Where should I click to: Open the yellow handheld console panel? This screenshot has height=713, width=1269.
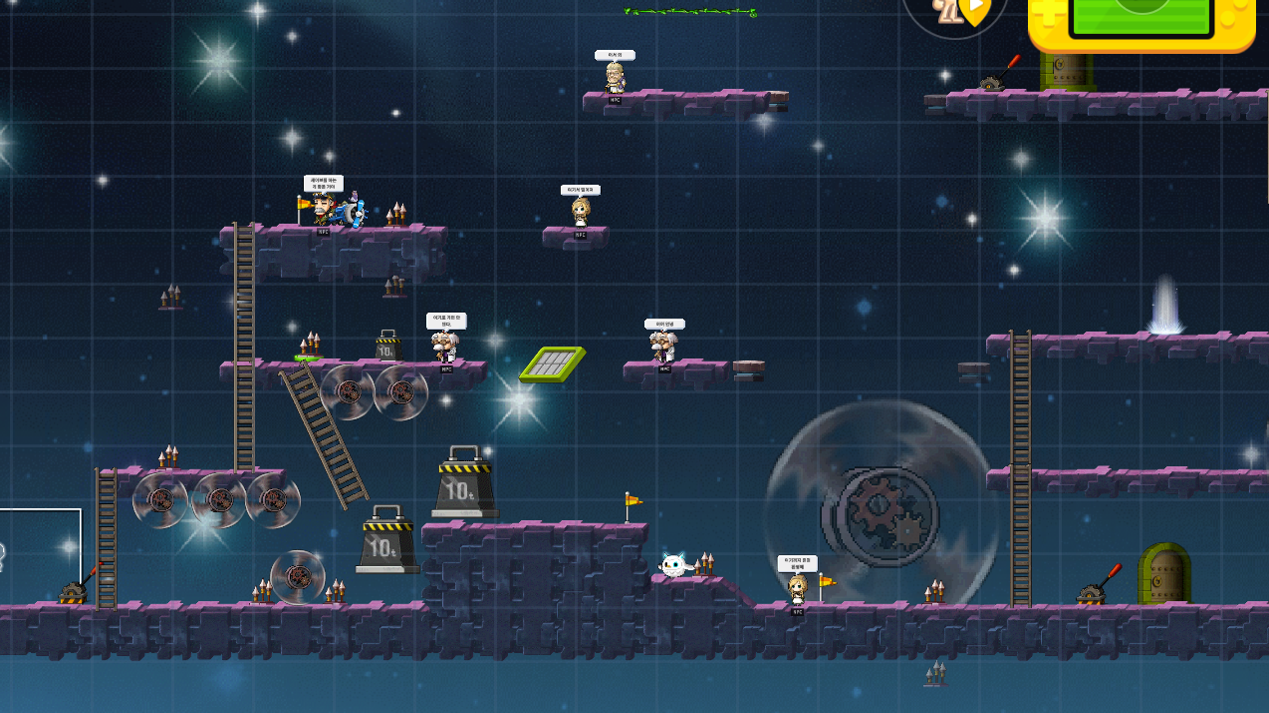coord(1141,23)
